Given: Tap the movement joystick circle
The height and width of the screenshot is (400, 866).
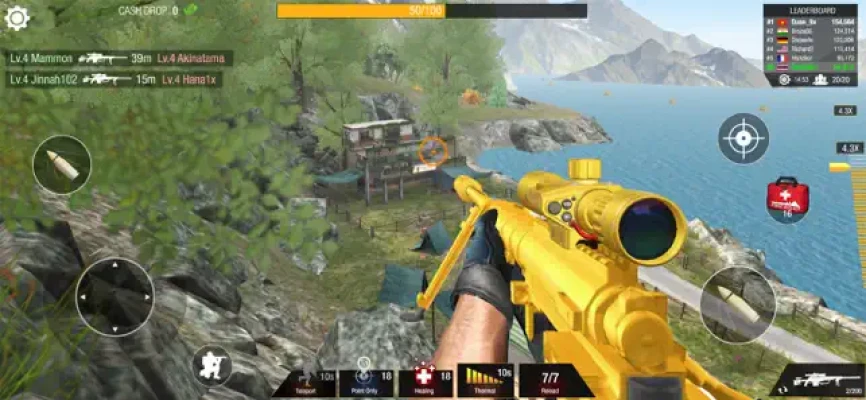Looking at the screenshot, I should click(115, 296).
